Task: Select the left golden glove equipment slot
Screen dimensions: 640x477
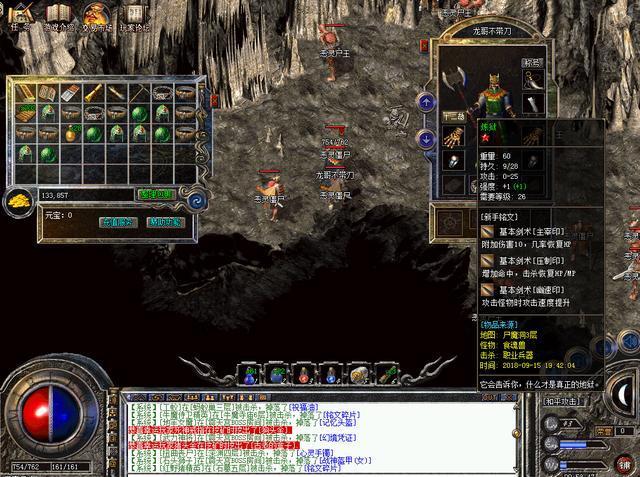Action: coord(454,137)
